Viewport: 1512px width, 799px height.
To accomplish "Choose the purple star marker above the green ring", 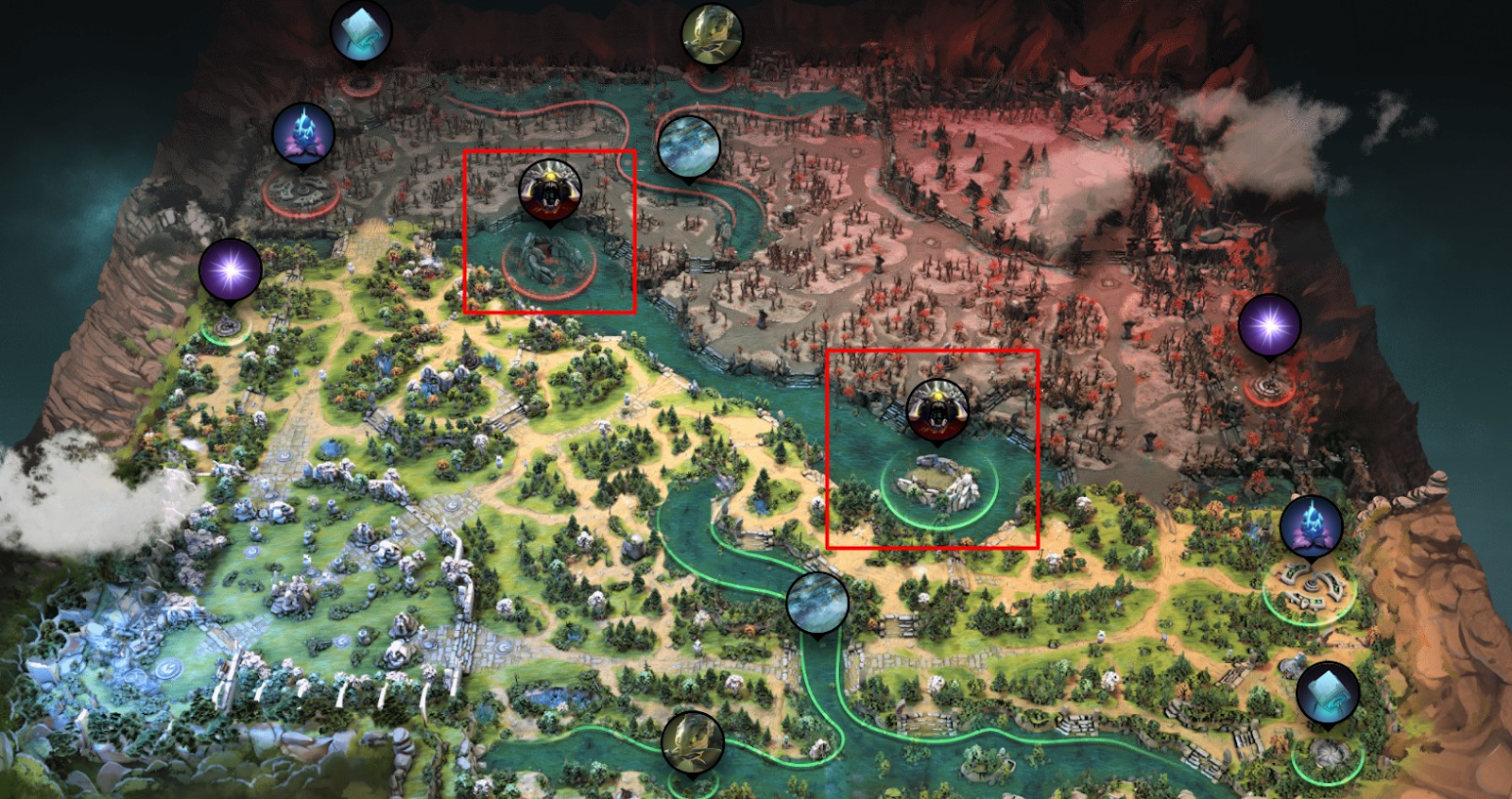I will tap(230, 270).
